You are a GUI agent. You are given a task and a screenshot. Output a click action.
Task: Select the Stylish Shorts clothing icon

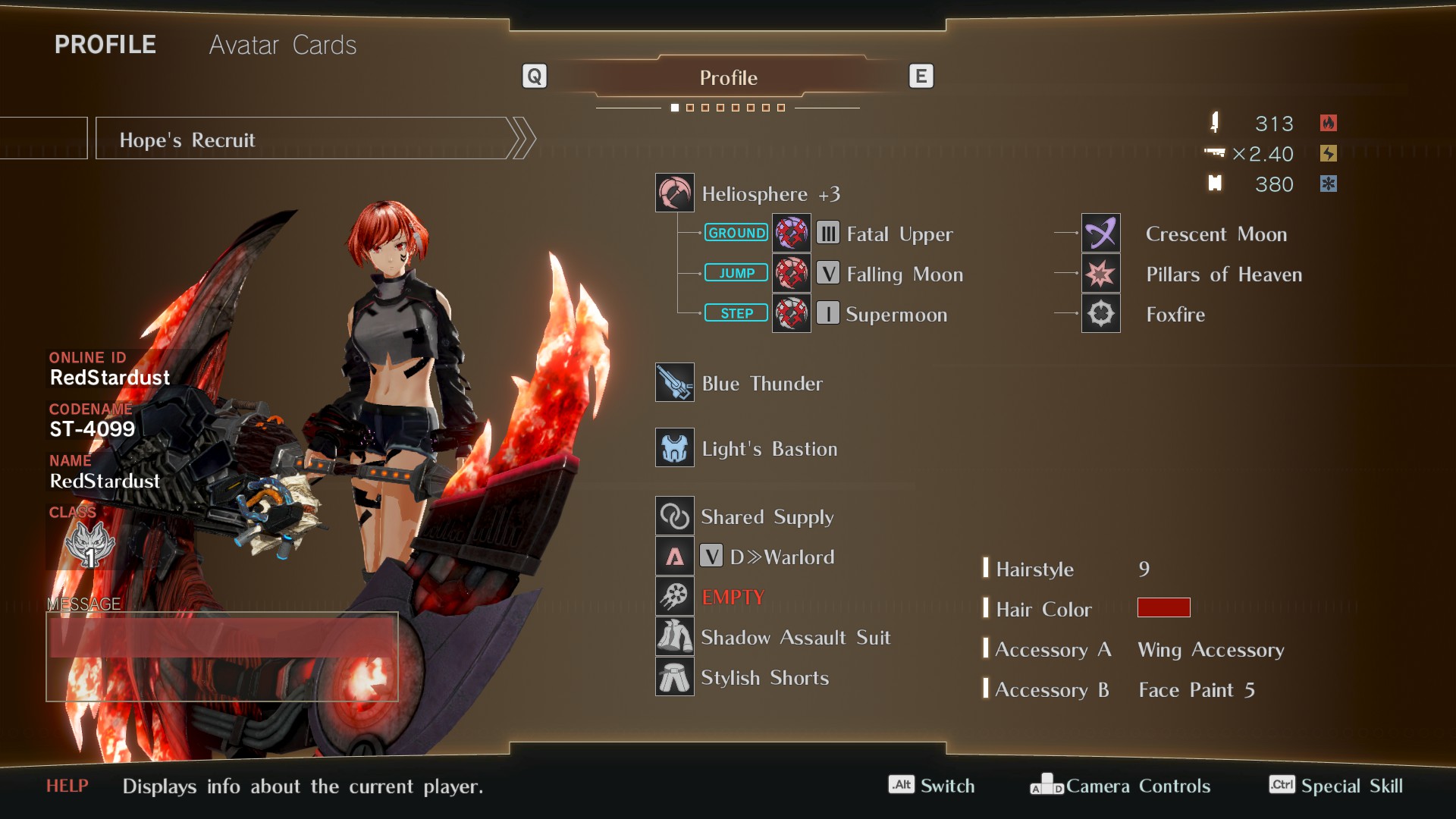pos(674,677)
